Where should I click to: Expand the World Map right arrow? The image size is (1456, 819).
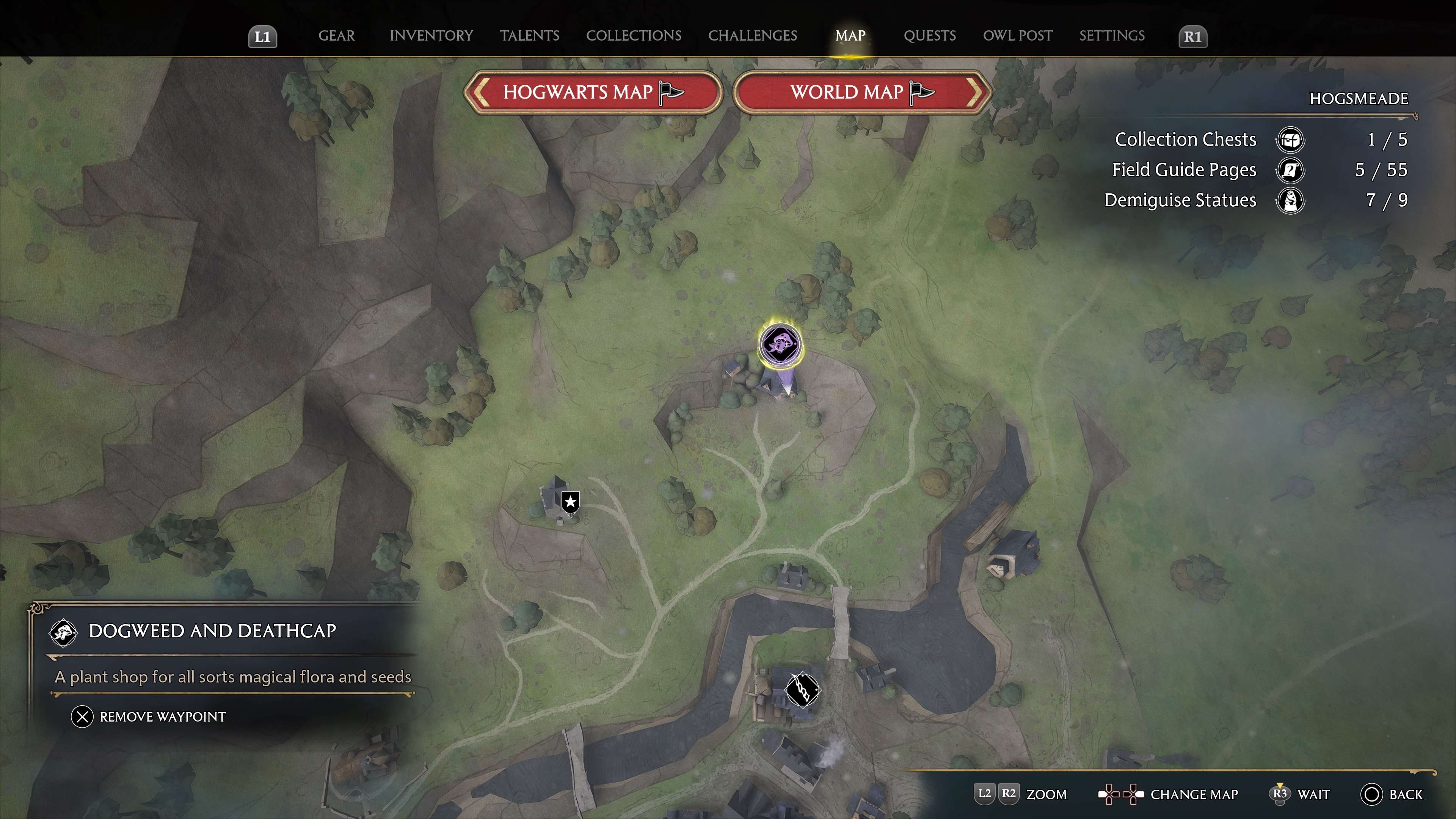click(973, 93)
